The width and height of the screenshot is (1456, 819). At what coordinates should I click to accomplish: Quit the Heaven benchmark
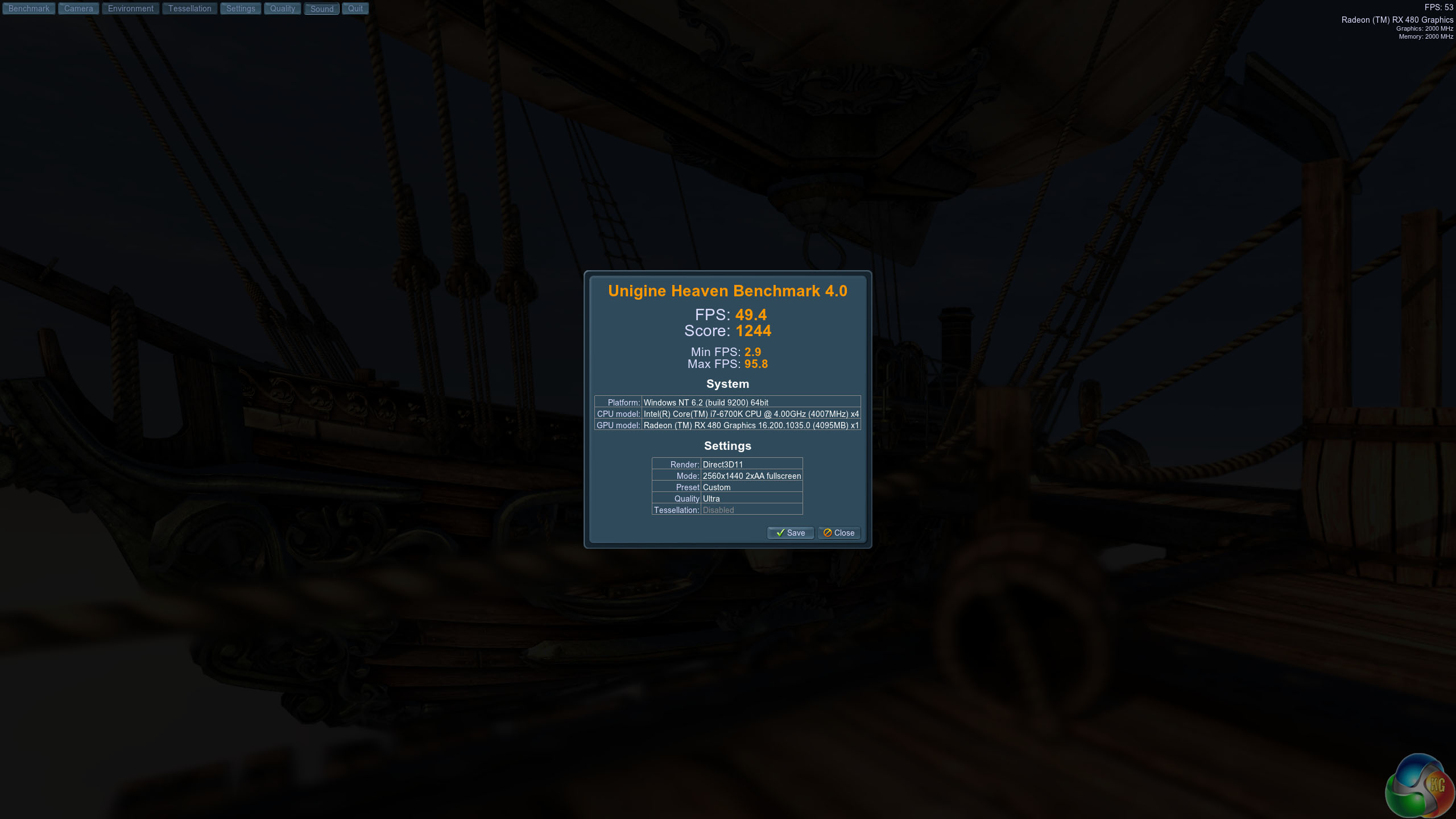click(355, 9)
